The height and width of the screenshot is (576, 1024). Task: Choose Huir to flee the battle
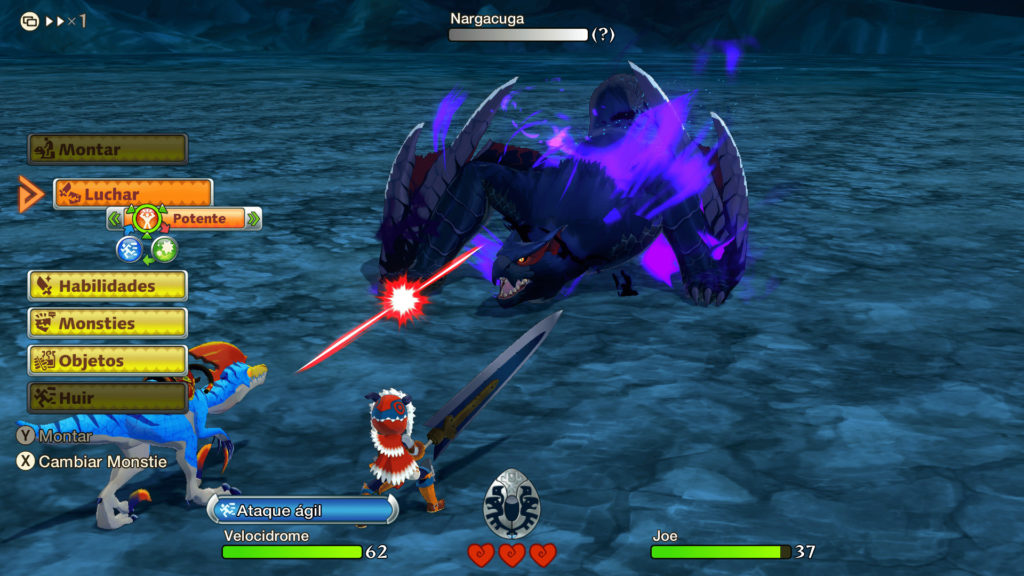(107, 397)
